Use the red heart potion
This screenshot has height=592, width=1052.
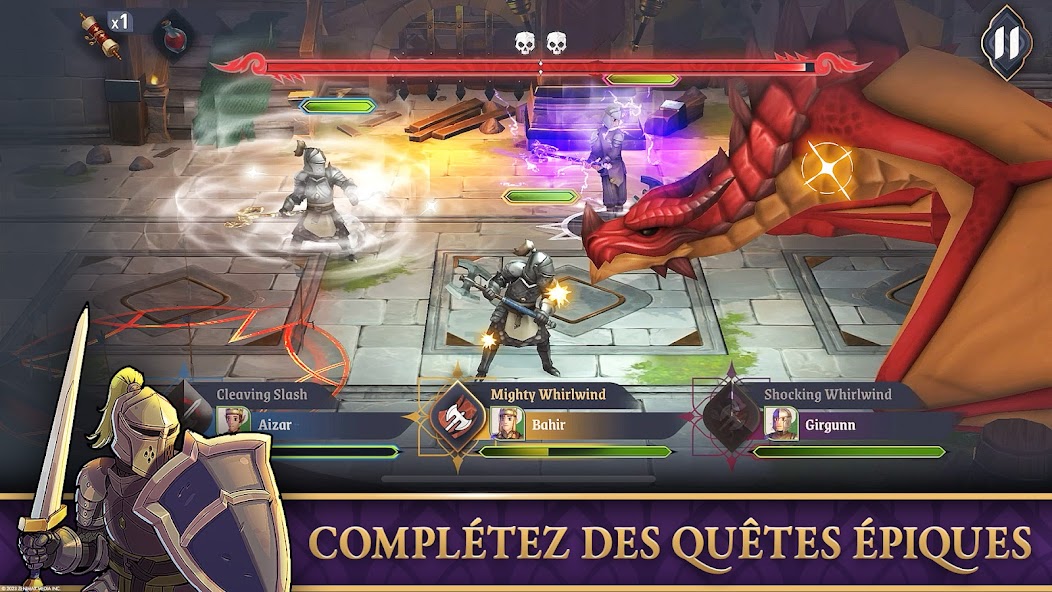click(x=172, y=39)
